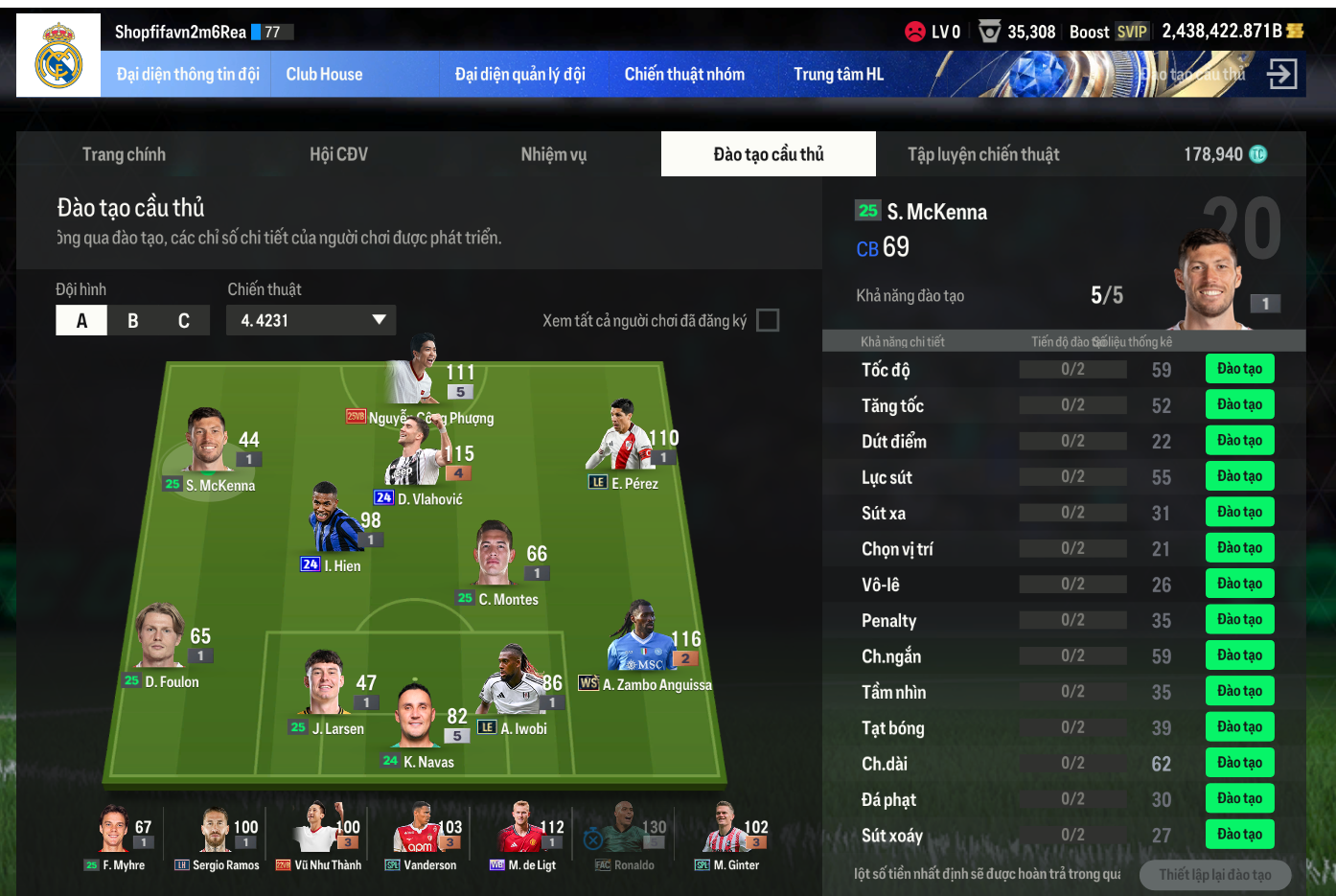Select squad B in Đội hình
Viewport: 1336px width, 896px height.
pyautogui.click(x=133, y=321)
